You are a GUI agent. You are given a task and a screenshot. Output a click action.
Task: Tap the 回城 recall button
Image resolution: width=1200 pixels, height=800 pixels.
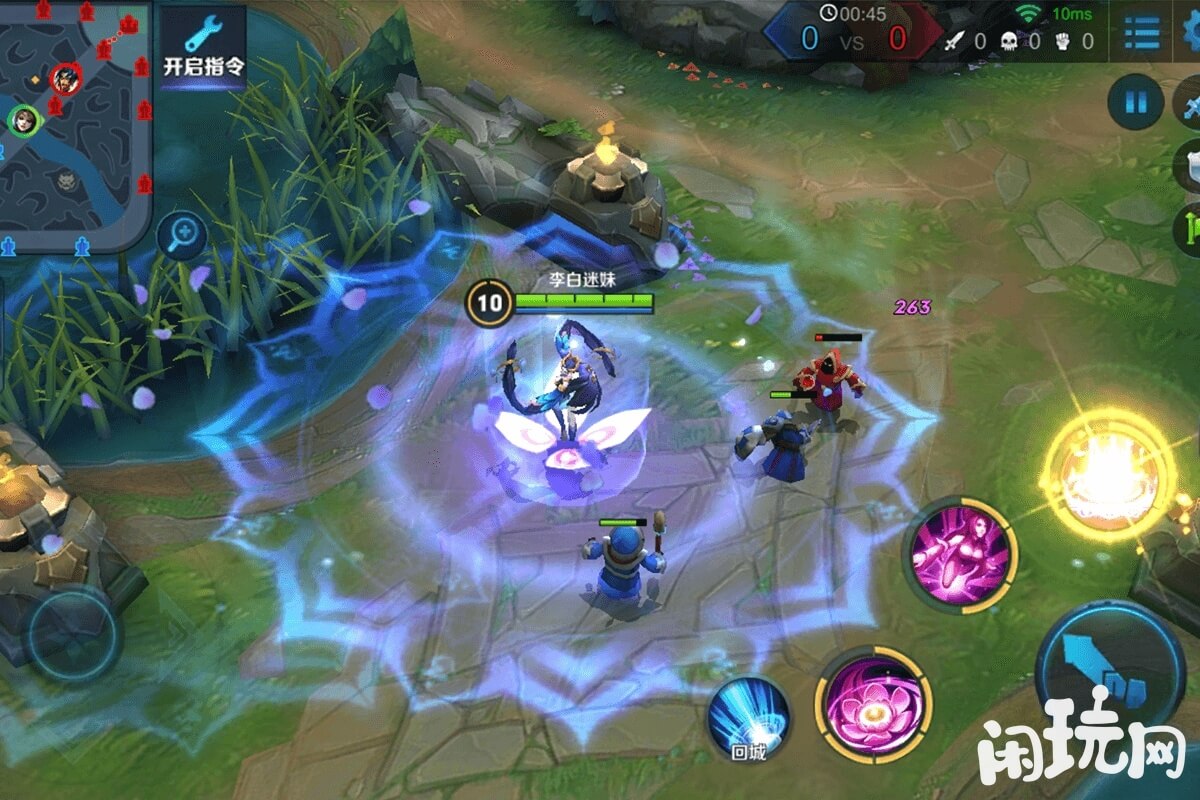(x=749, y=719)
